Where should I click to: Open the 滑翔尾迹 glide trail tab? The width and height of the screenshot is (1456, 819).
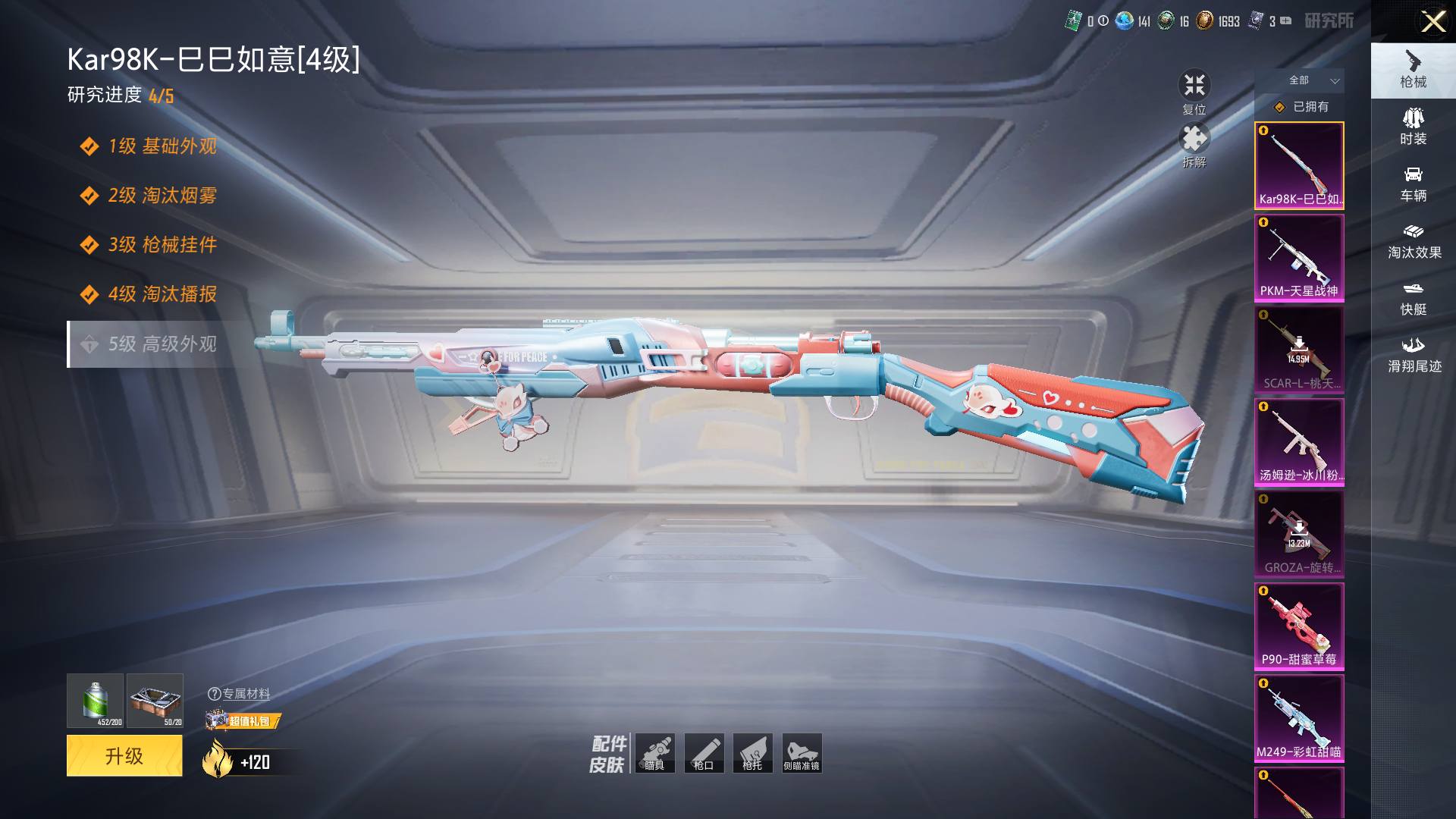pyautogui.click(x=1414, y=354)
